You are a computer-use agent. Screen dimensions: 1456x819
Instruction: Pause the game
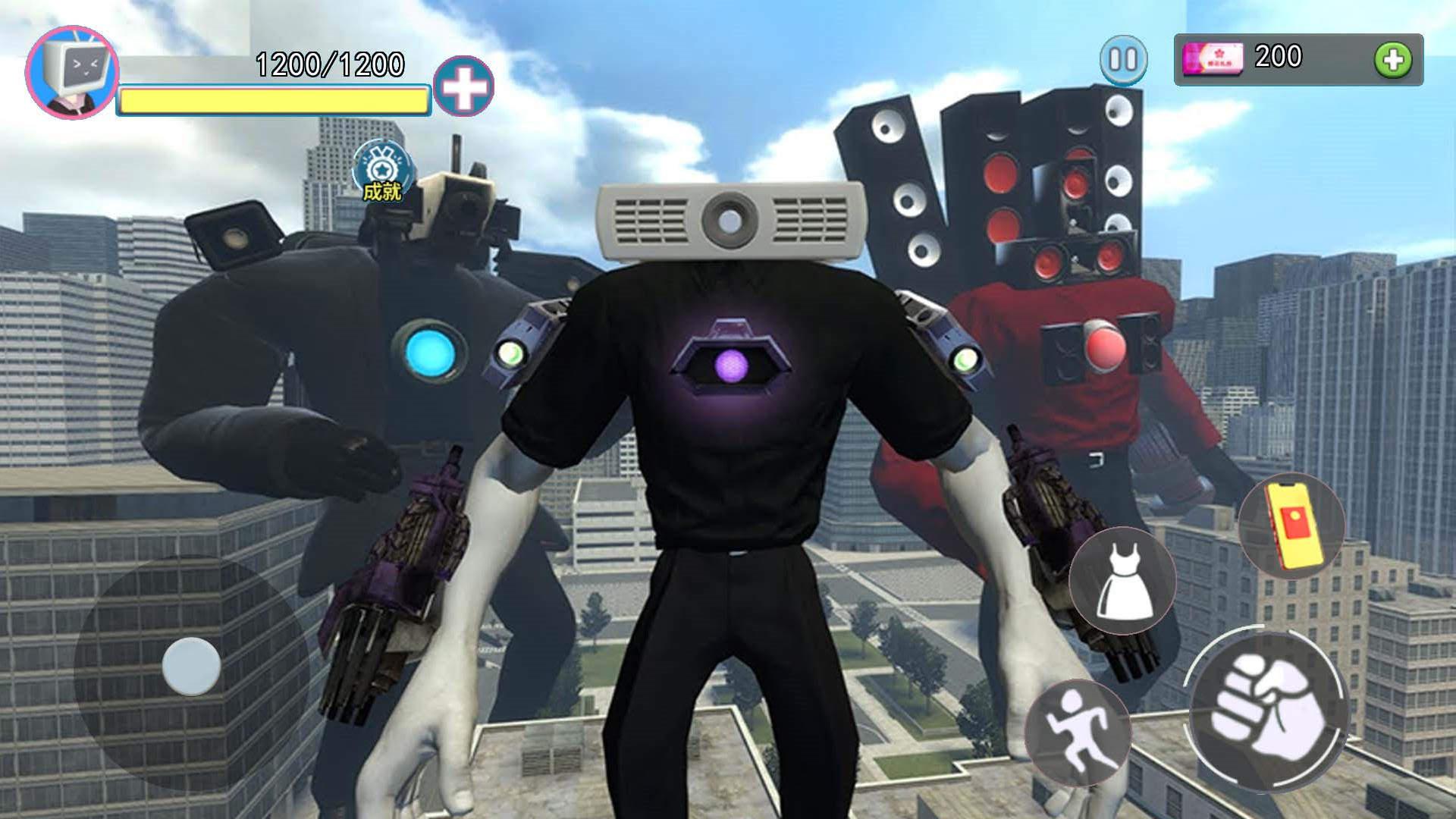pos(1123,59)
